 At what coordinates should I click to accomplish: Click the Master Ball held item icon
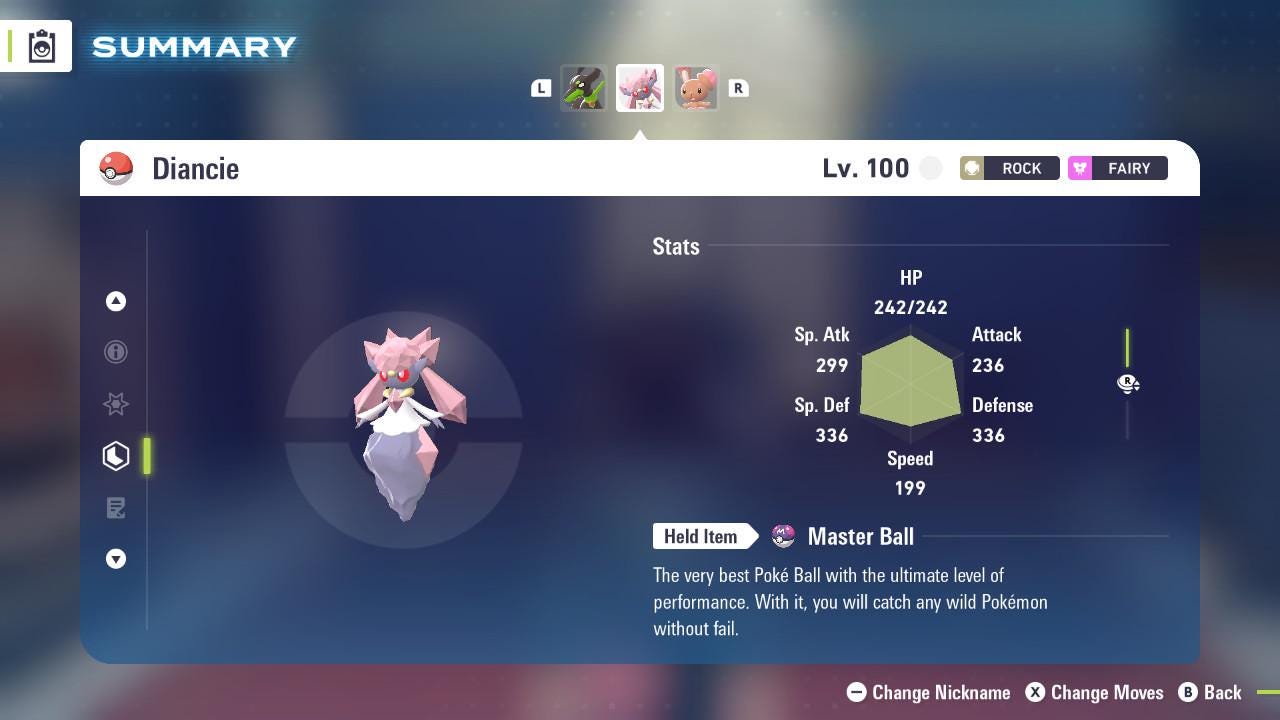(784, 536)
